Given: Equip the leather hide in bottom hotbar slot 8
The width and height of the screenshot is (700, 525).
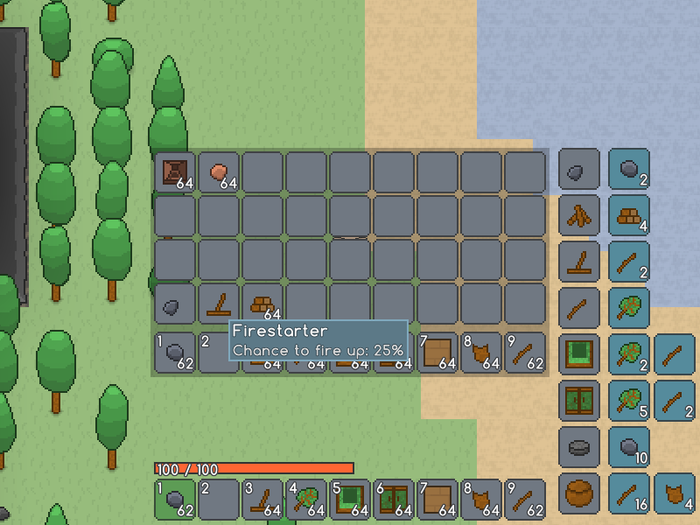Looking at the screenshot, I should pyautogui.click(x=482, y=498).
